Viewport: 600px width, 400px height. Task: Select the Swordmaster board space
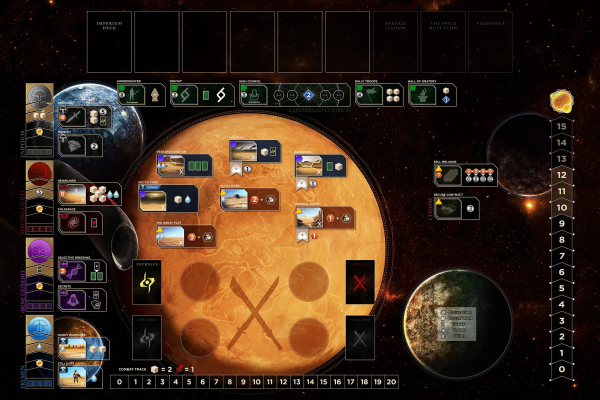click(x=139, y=95)
